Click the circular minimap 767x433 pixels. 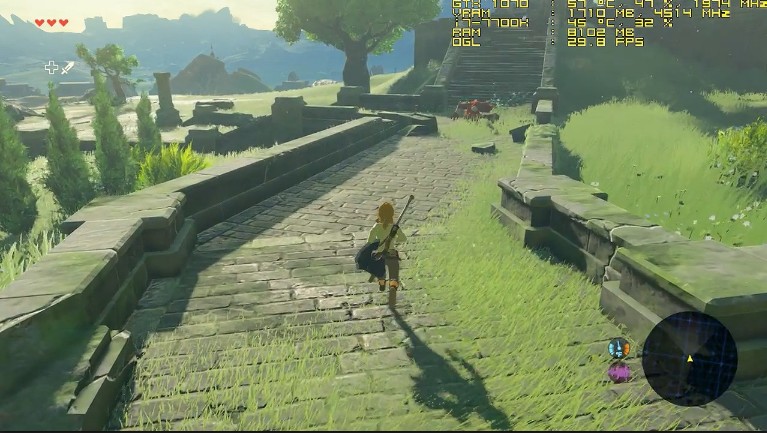coord(689,358)
